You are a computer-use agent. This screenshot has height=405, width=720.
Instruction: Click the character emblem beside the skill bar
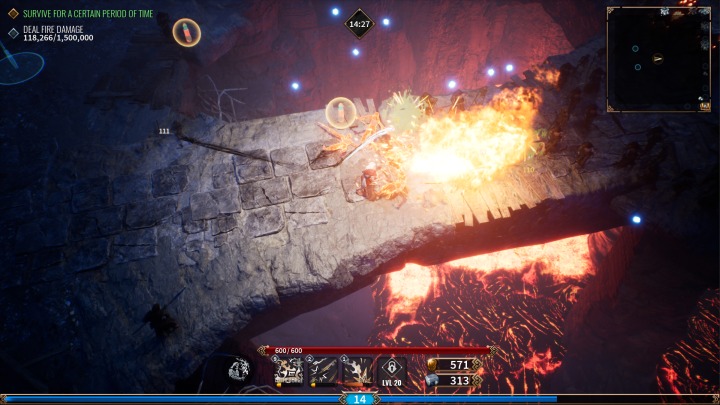tap(240, 370)
